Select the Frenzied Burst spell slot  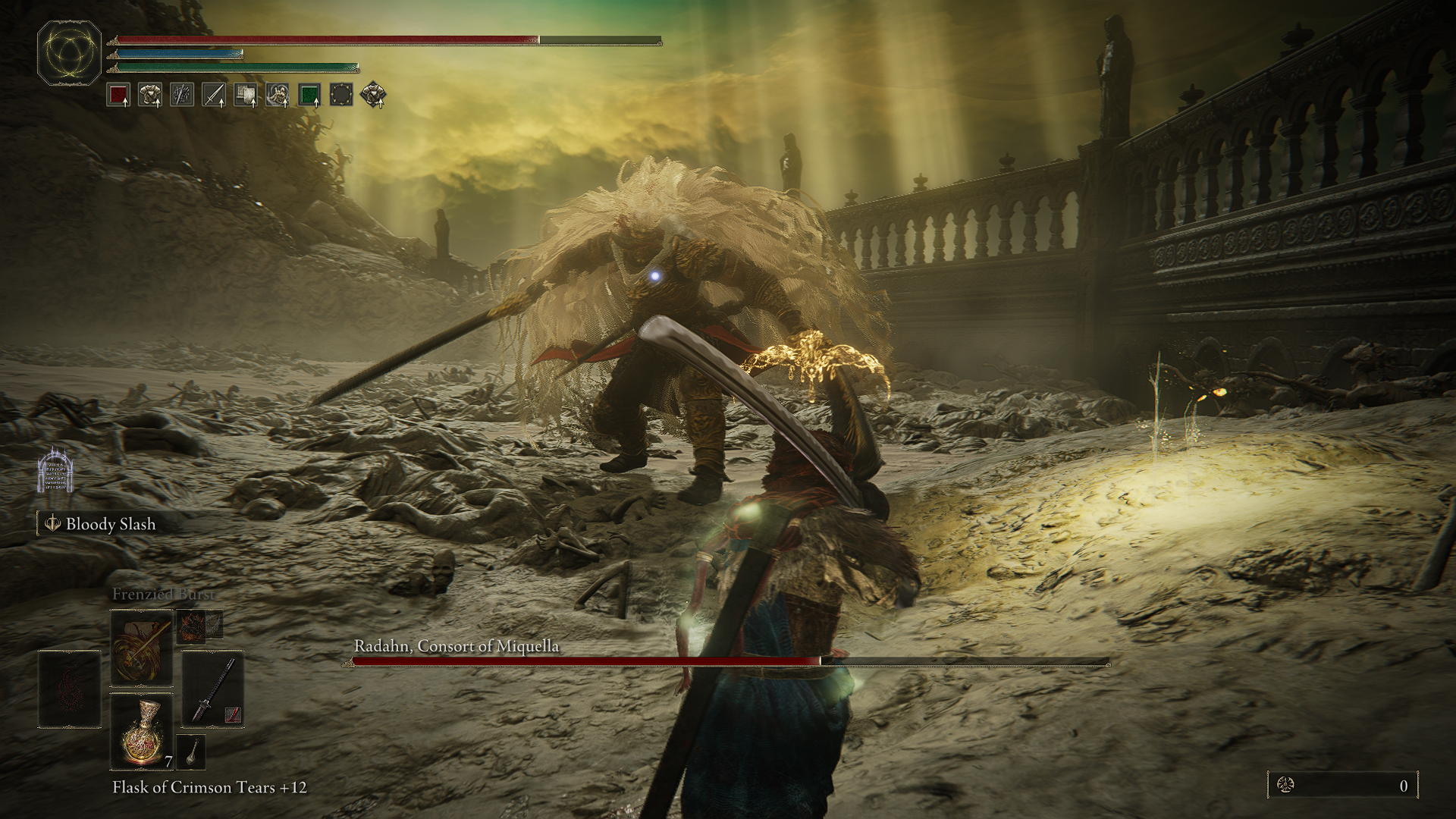pos(142,649)
